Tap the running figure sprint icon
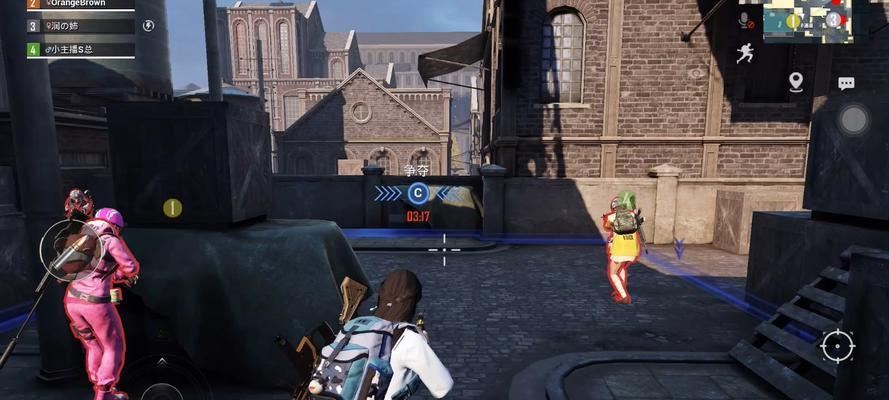Image resolution: width=889 pixels, height=400 pixels. click(x=746, y=52)
